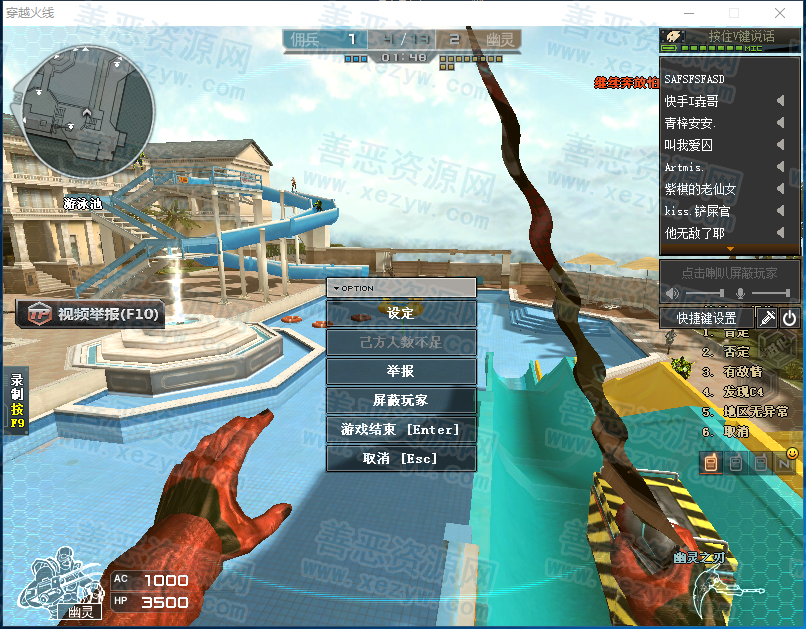
Task: Toggle the voice panel power button
Action: click(790, 318)
